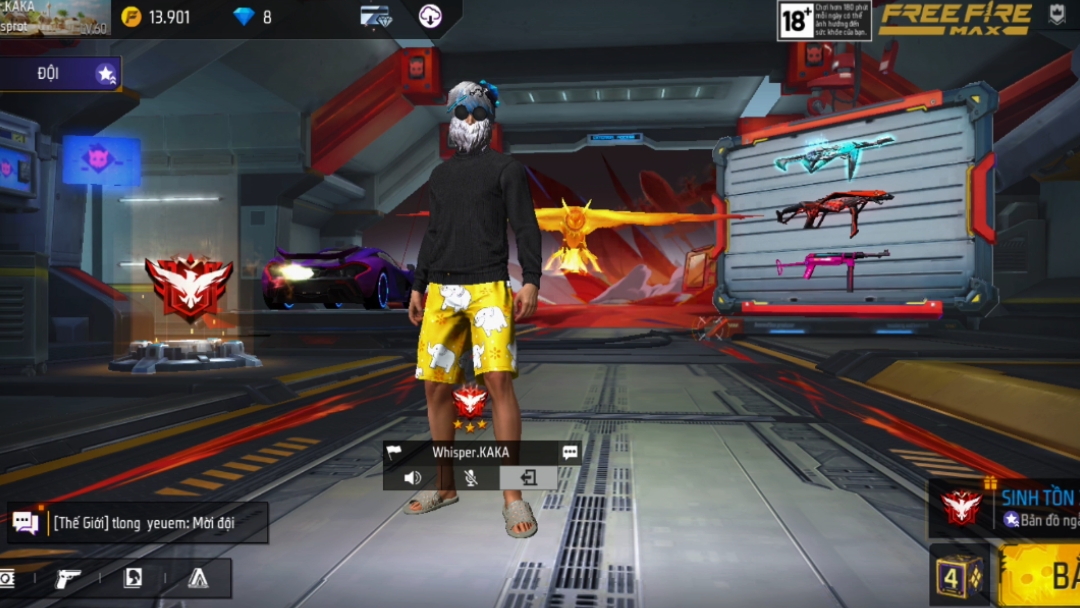Open the world chat message box
This screenshot has width=1080, height=608.
(x=138, y=523)
